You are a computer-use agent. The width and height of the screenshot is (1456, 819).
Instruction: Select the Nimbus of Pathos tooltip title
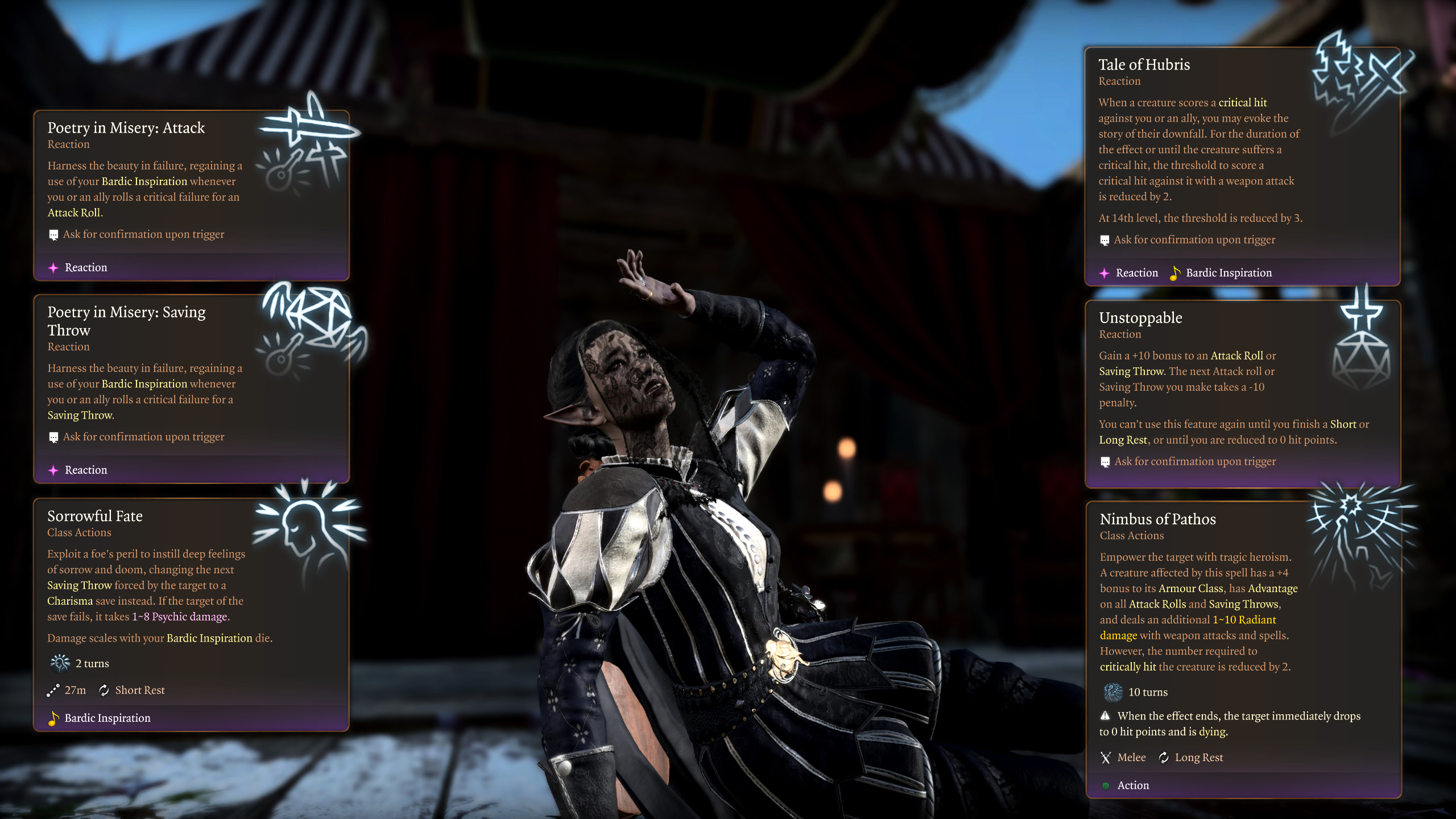[1157, 519]
